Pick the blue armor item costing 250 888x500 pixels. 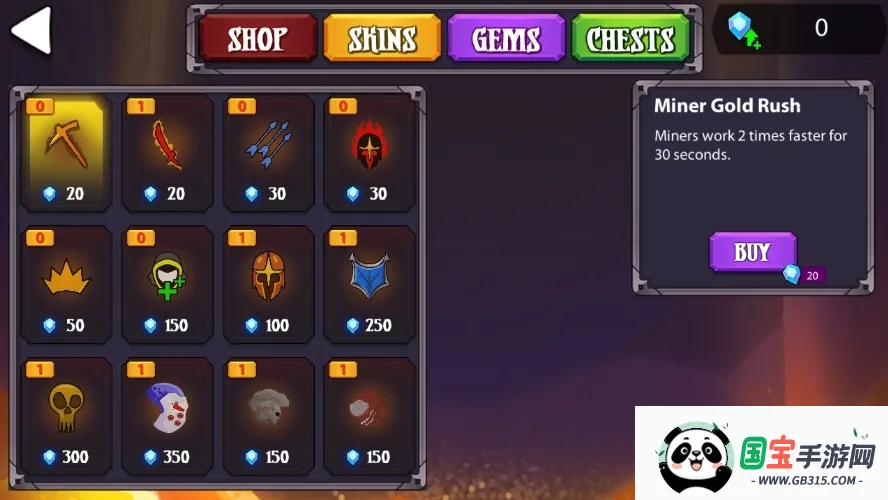(x=369, y=285)
